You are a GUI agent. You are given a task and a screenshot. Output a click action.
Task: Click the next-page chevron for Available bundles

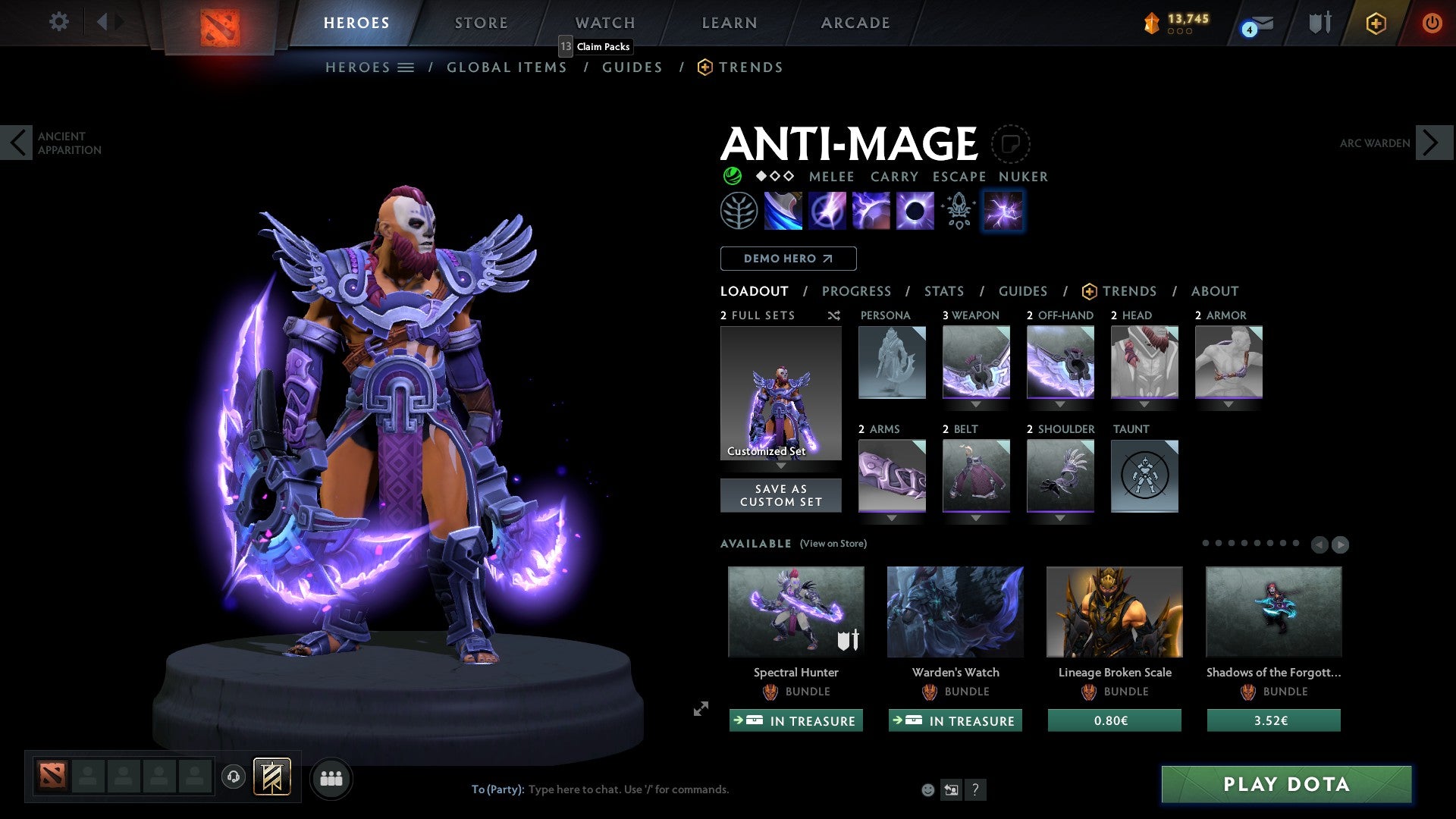[x=1341, y=544]
